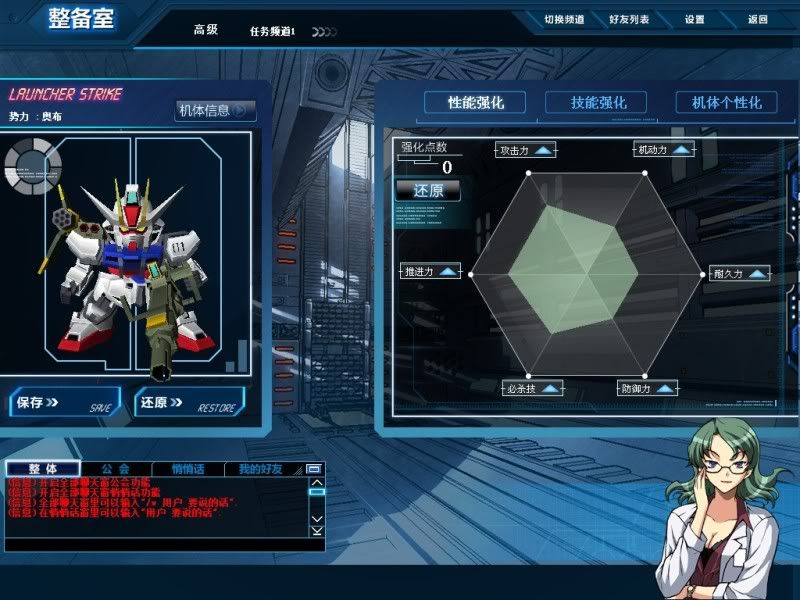Click the 返回 back button
This screenshot has width=800, height=600.
pos(757,19)
